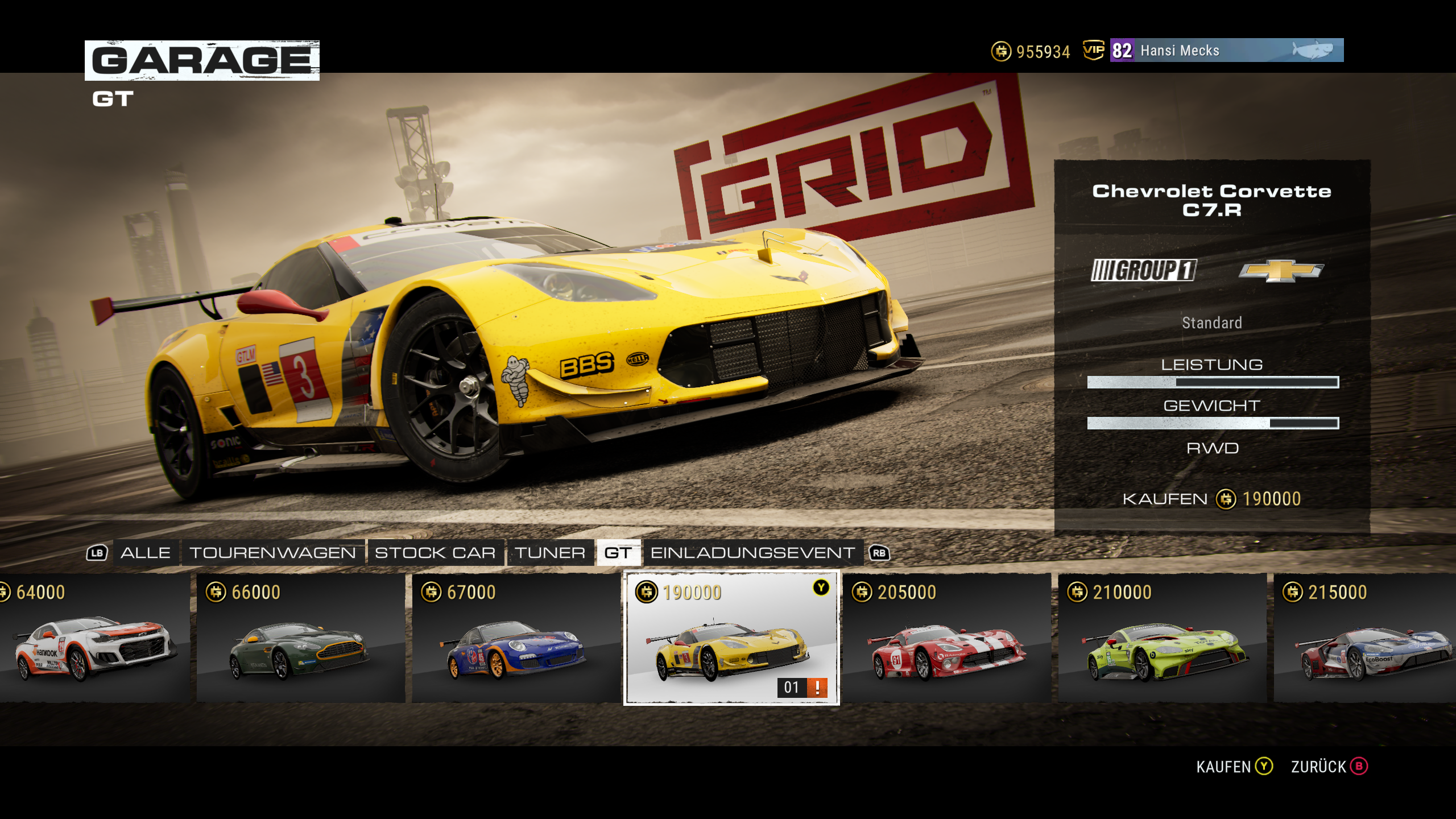Click the LB shoulder button icon
The image size is (1456, 819).
[98, 552]
